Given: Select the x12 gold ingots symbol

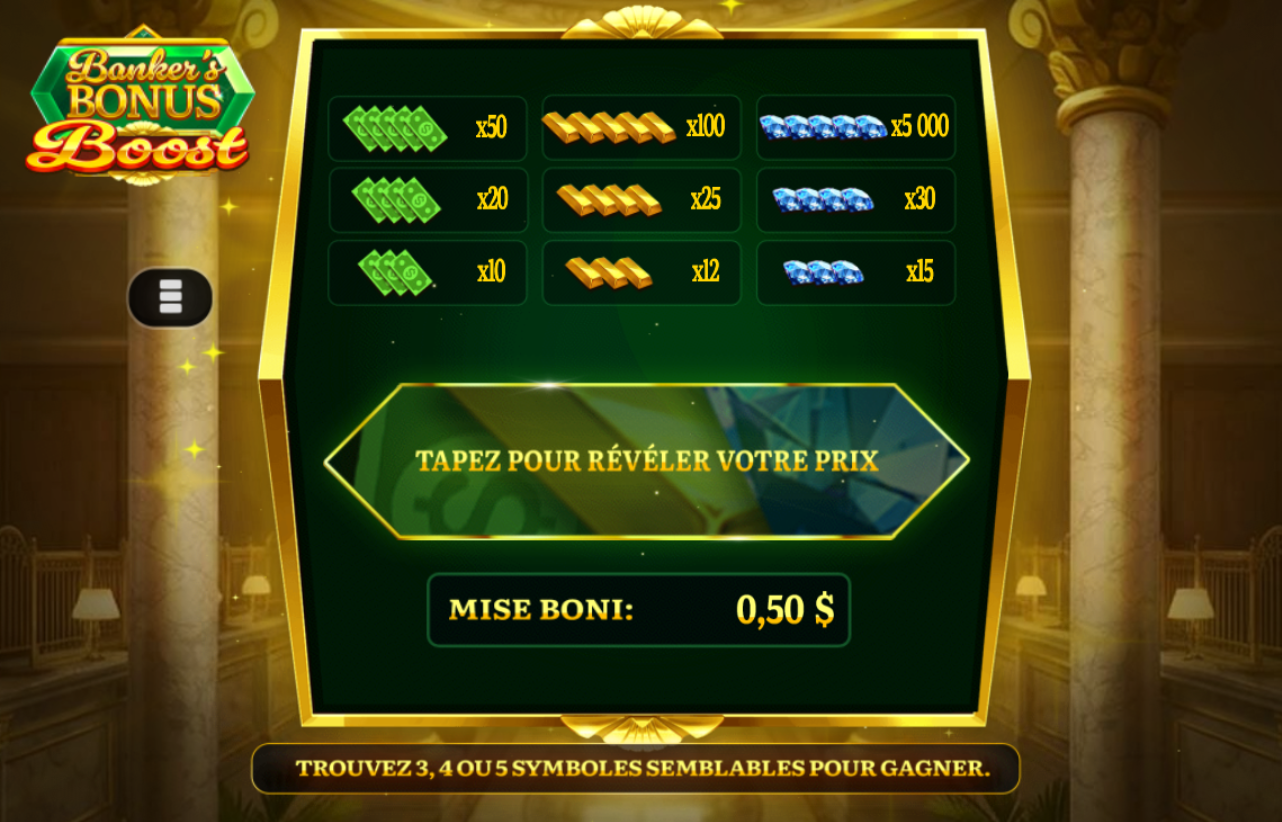Looking at the screenshot, I should tap(606, 271).
